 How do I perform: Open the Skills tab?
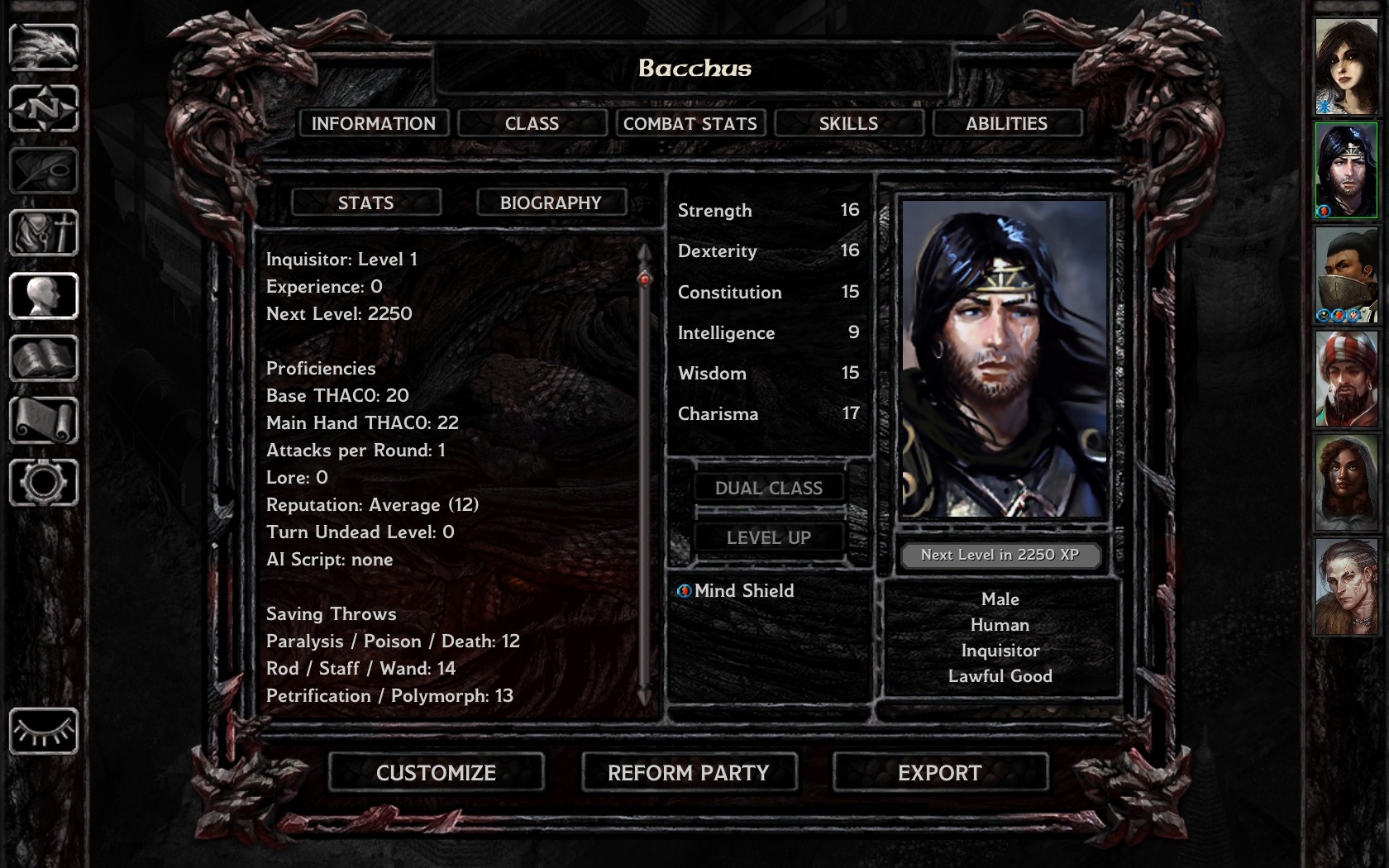[848, 123]
